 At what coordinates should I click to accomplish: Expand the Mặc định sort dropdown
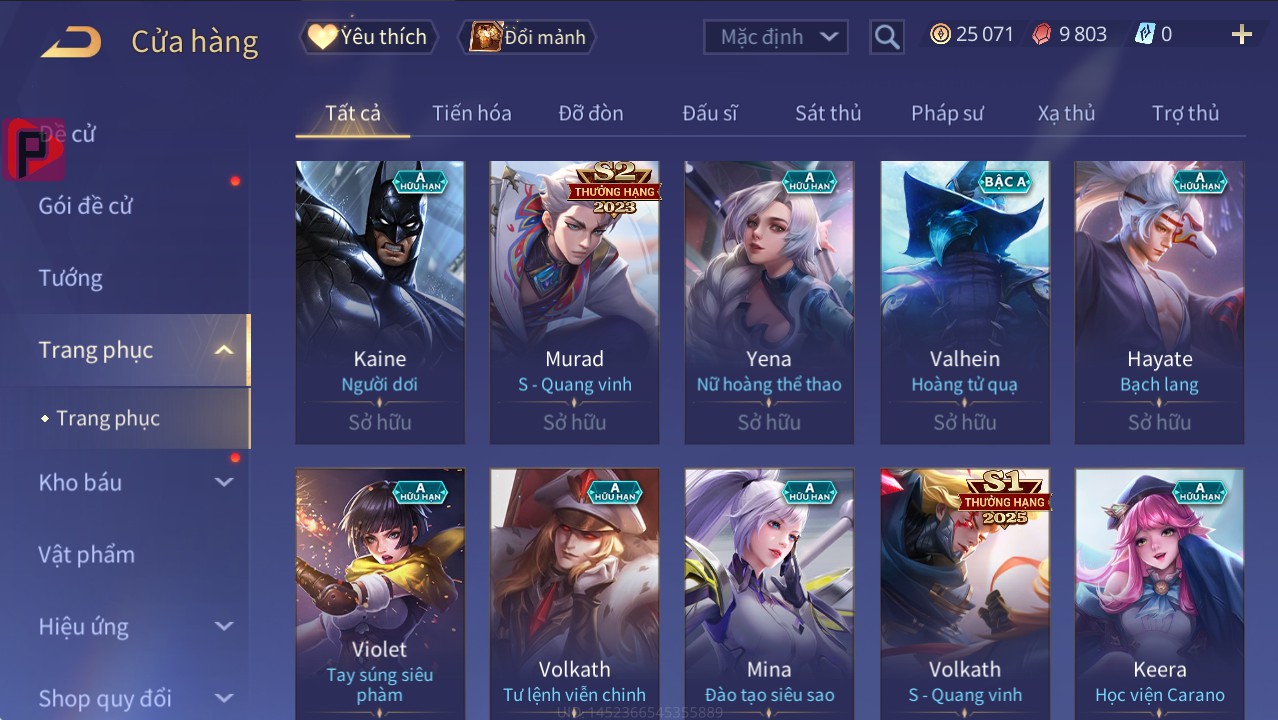click(776, 37)
